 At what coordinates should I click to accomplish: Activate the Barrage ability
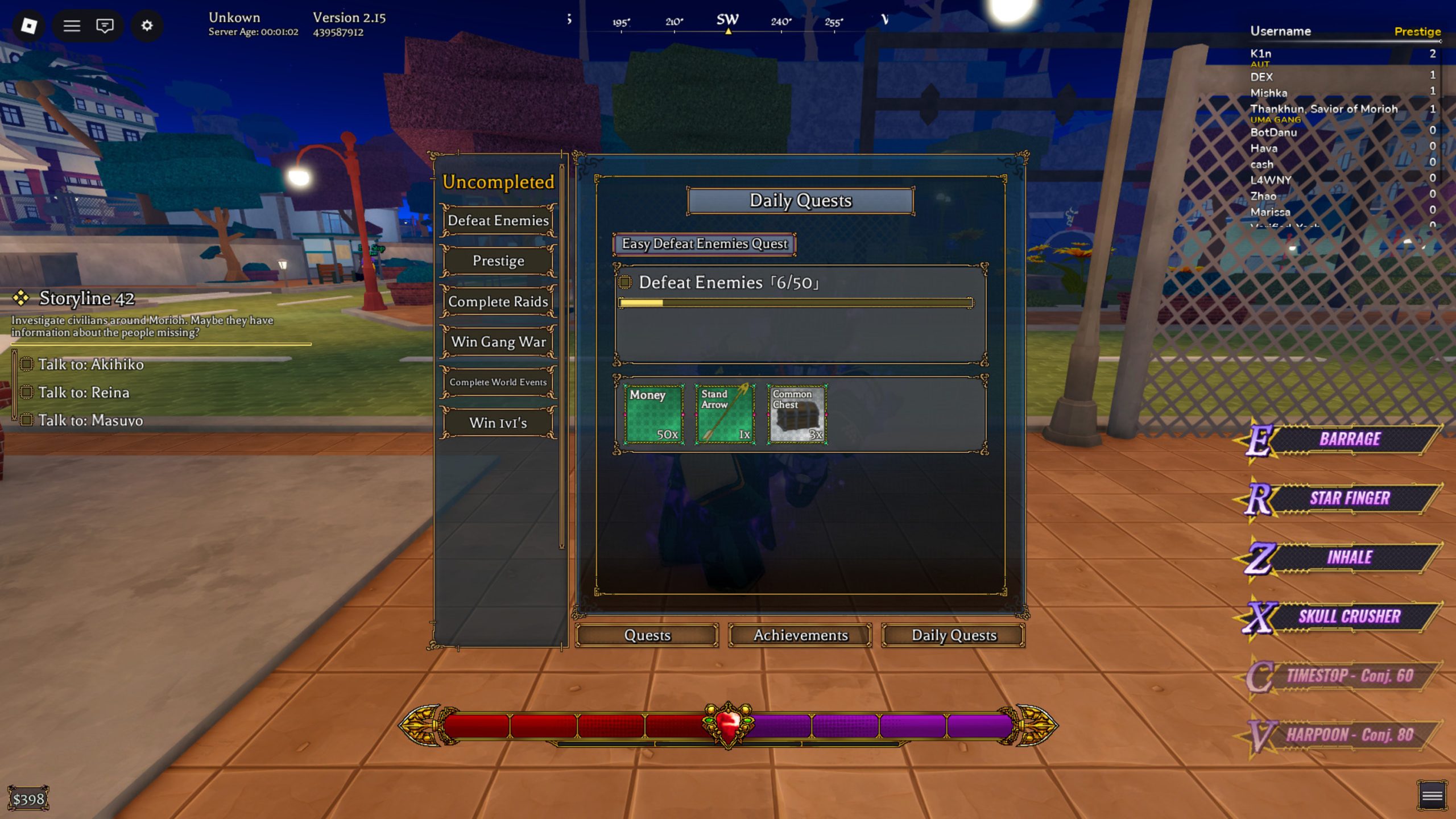tap(1349, 439)
